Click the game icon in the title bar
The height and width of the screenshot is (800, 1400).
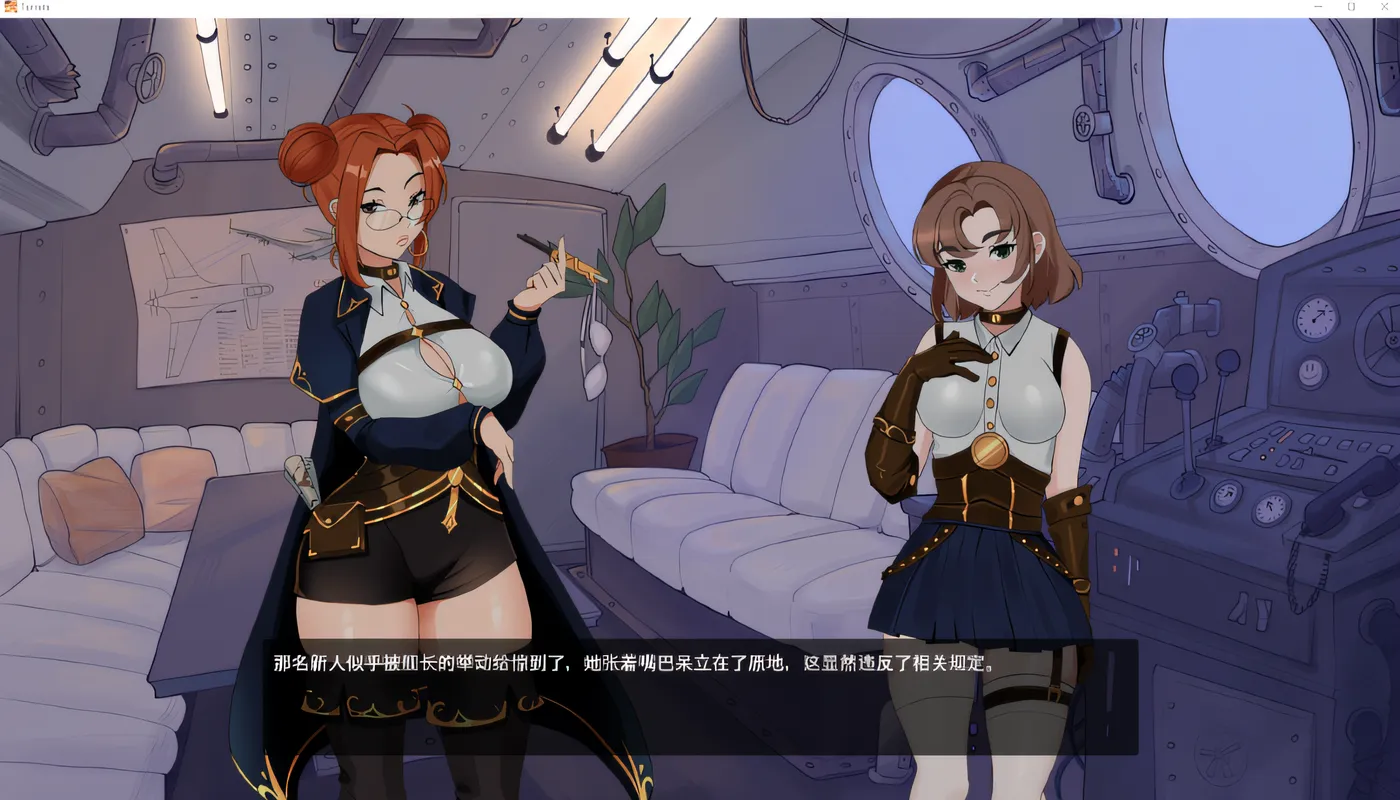point(10,6)
